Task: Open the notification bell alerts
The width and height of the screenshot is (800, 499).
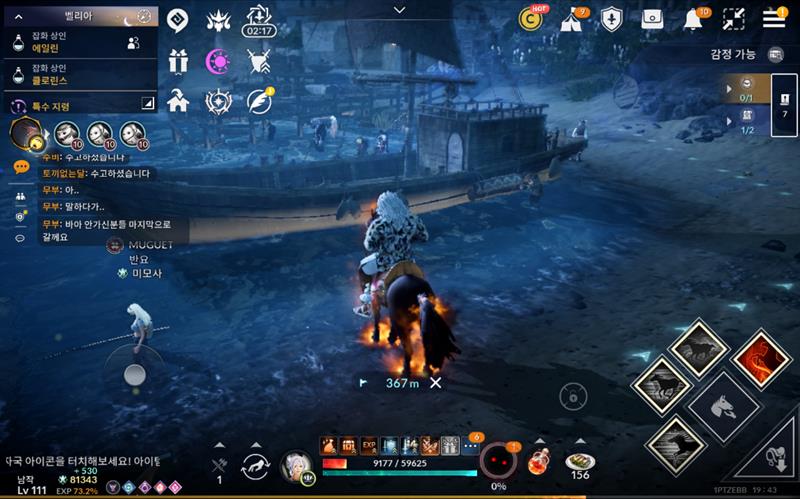Action: pyautogui.click(x=692, y=19)
